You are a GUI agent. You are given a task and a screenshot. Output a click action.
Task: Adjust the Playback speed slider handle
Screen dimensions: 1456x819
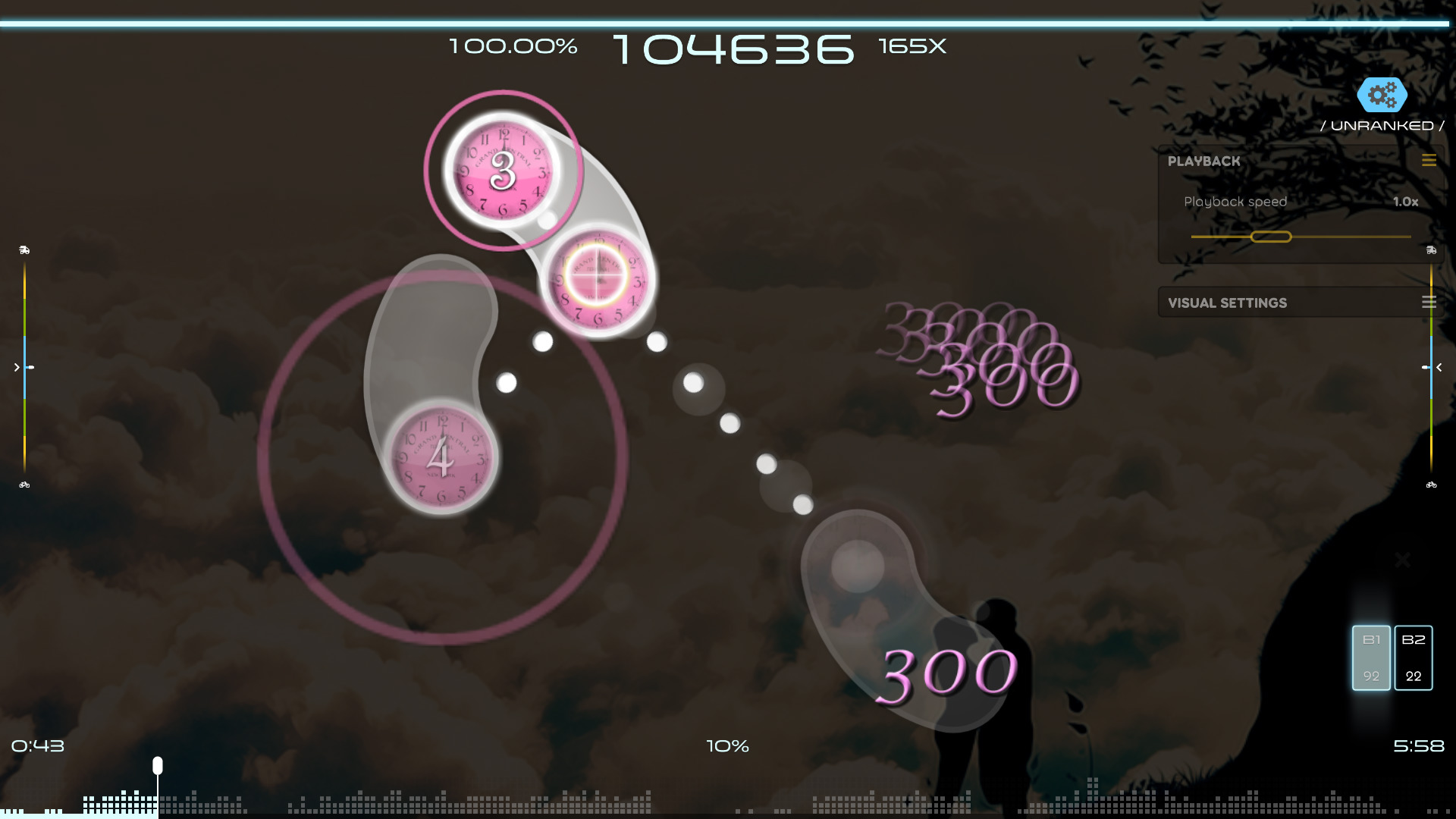point(1272,237)
